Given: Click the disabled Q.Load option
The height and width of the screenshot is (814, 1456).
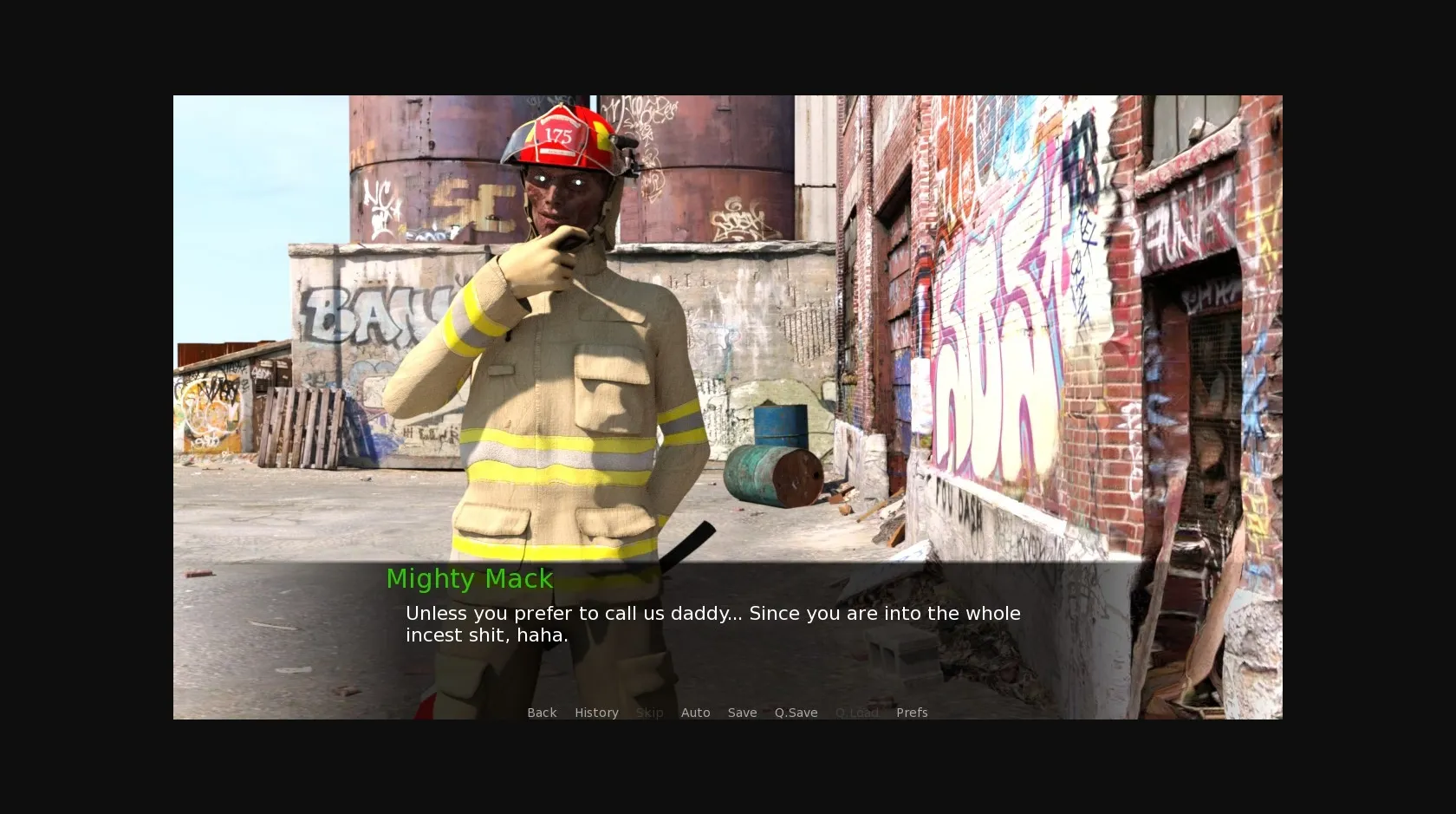Looking at the screenshot, I should 857,712.
